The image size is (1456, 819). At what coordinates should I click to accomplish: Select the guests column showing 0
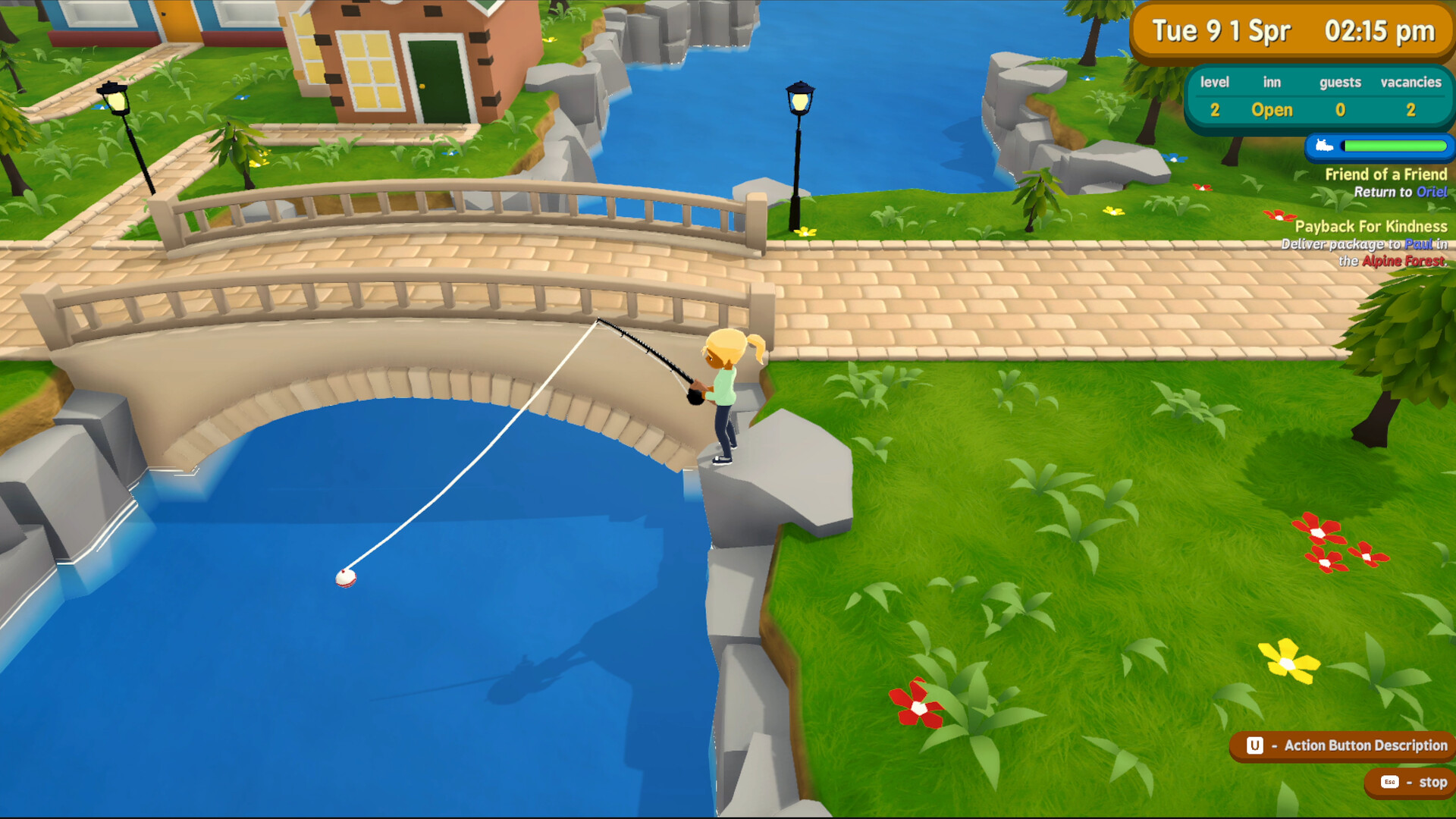(x=1340, y=110)
